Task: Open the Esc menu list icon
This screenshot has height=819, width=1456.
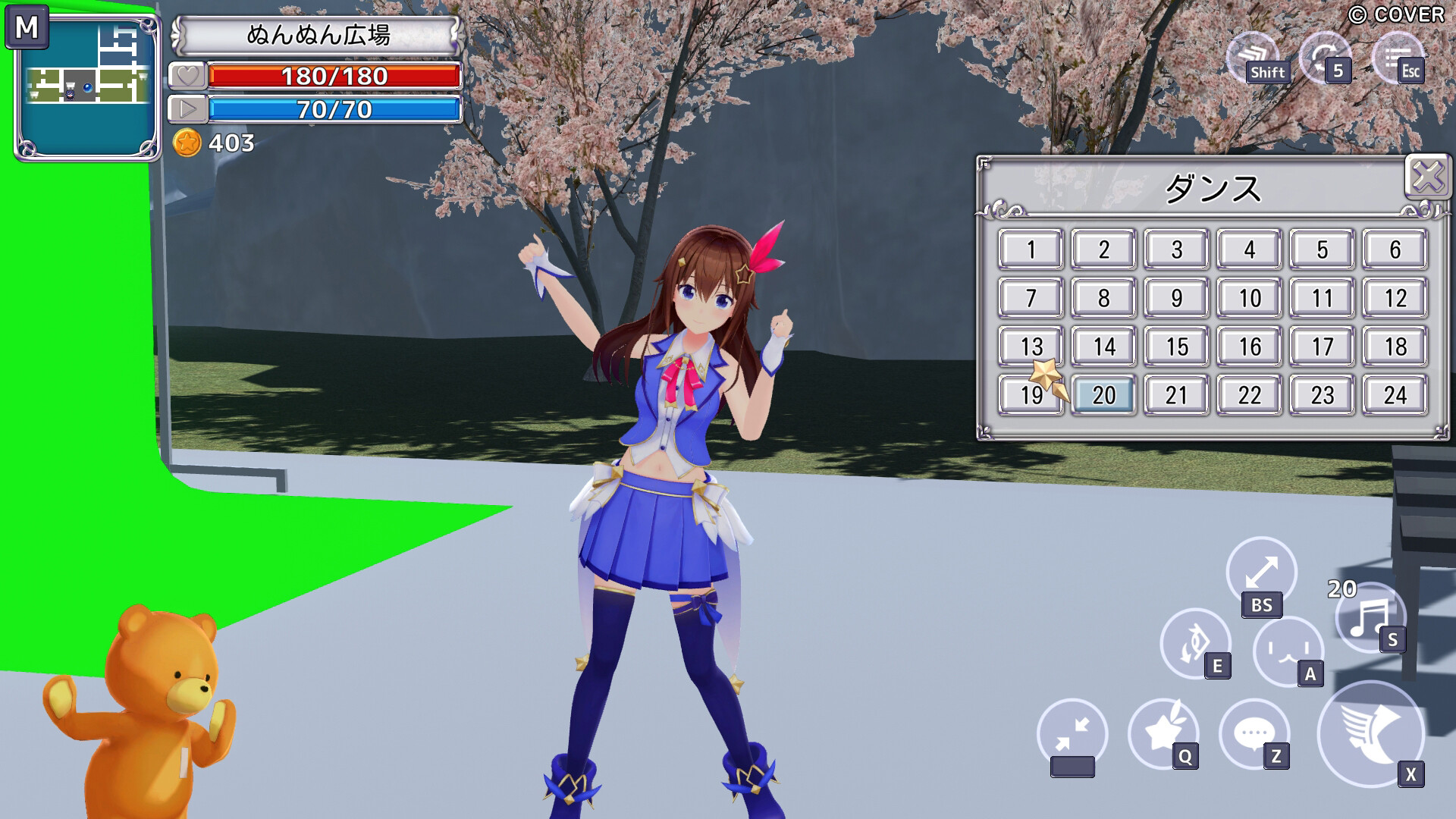Action: click(1398, 58)
